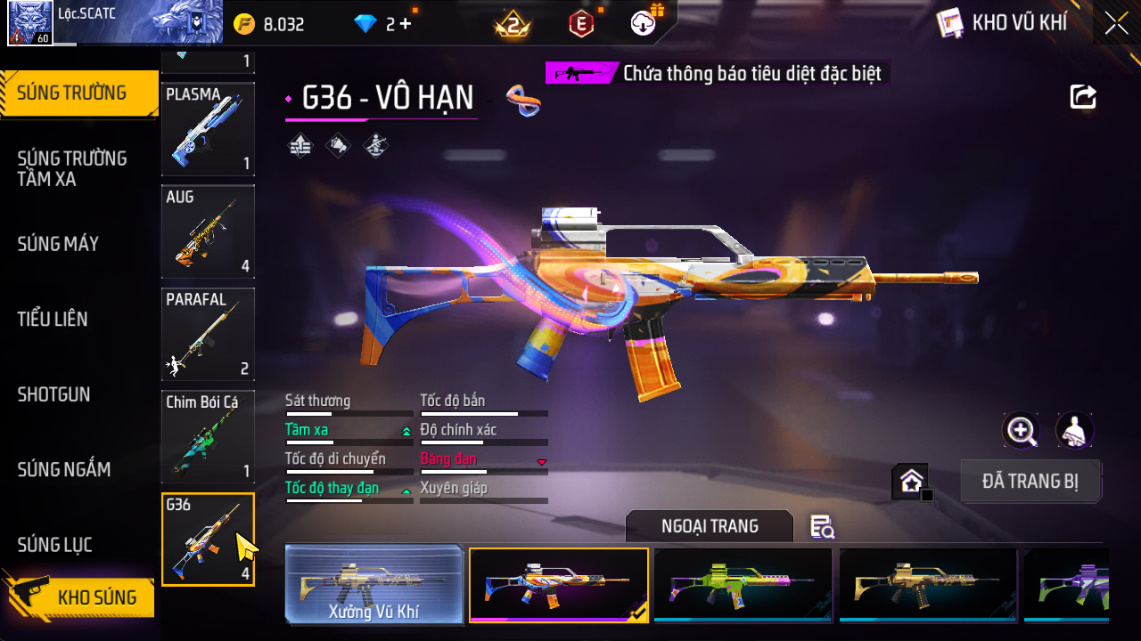Switch to Súng Lục category
This screenshot has width=1141, height=641.
click(55, 545)
